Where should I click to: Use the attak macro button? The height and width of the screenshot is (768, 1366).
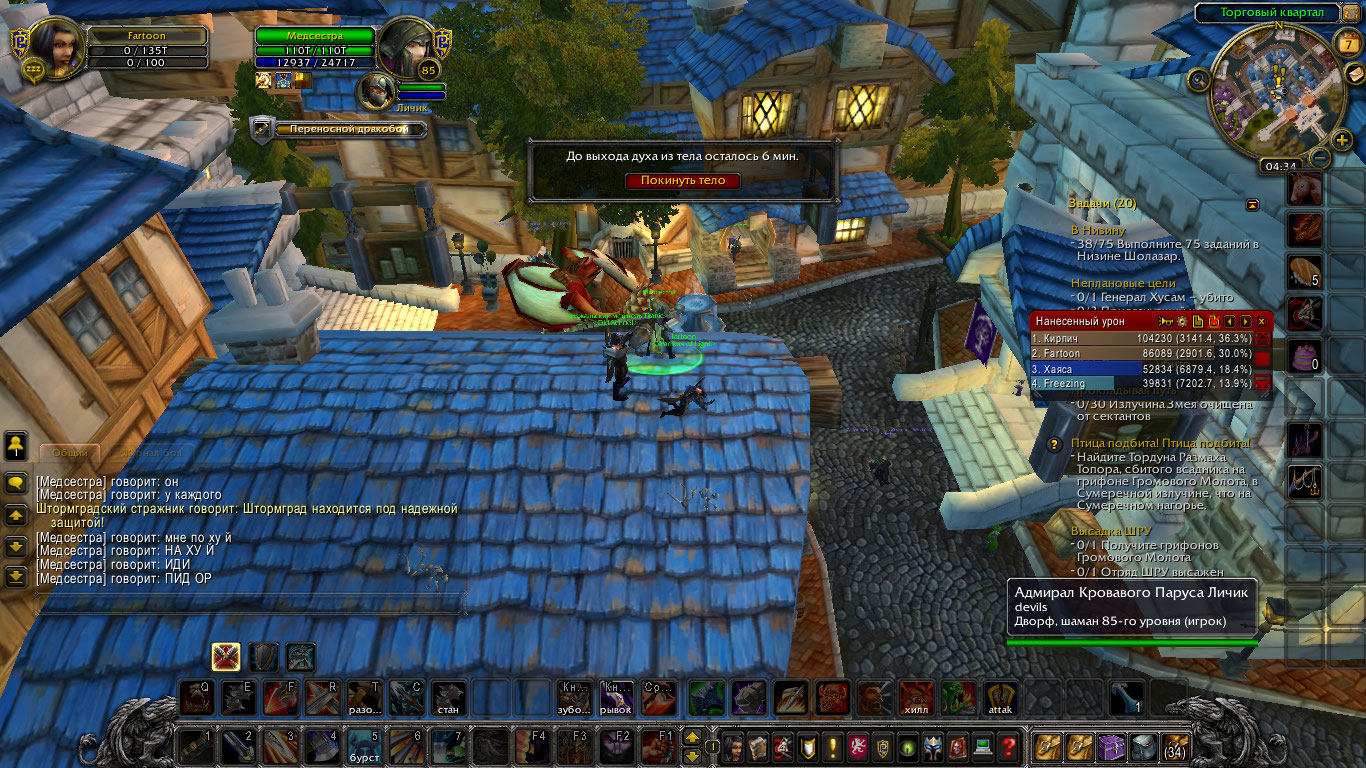click(x=1000, y=698)
